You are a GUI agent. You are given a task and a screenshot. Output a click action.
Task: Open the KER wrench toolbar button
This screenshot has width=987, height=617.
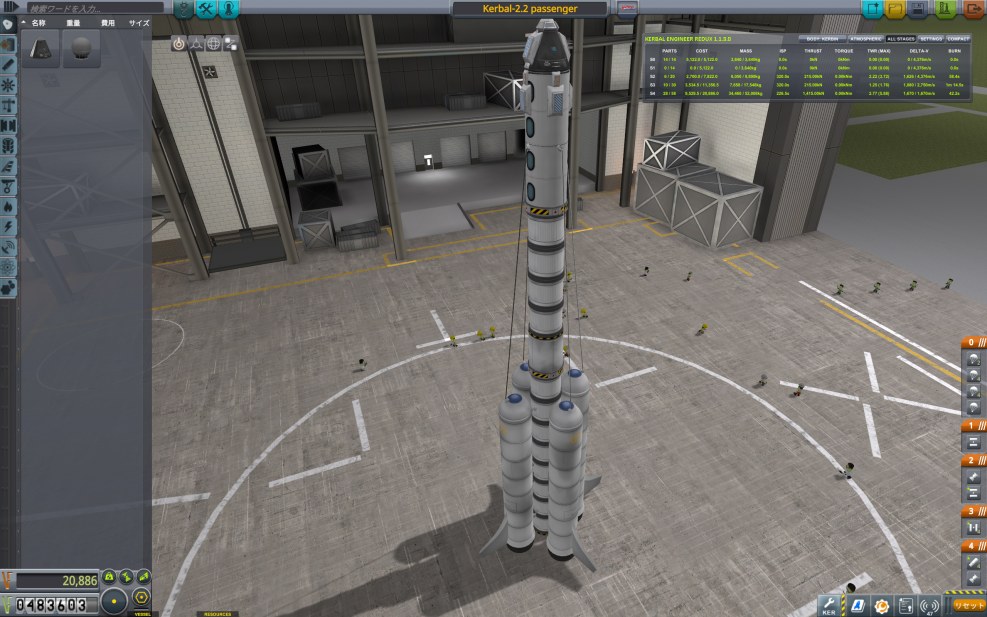coord(829,605)
